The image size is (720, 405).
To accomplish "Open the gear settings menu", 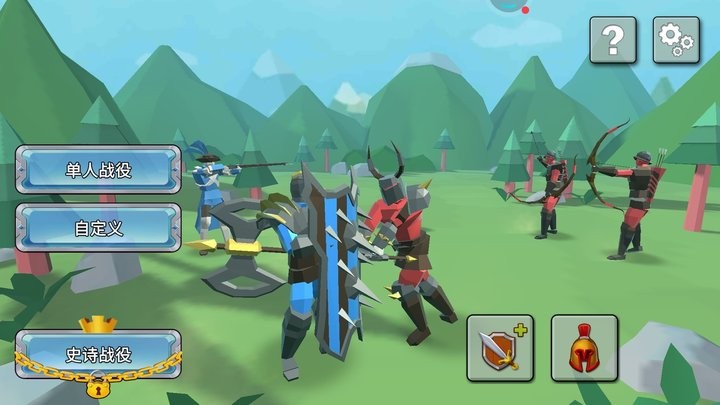I will 676,41.
